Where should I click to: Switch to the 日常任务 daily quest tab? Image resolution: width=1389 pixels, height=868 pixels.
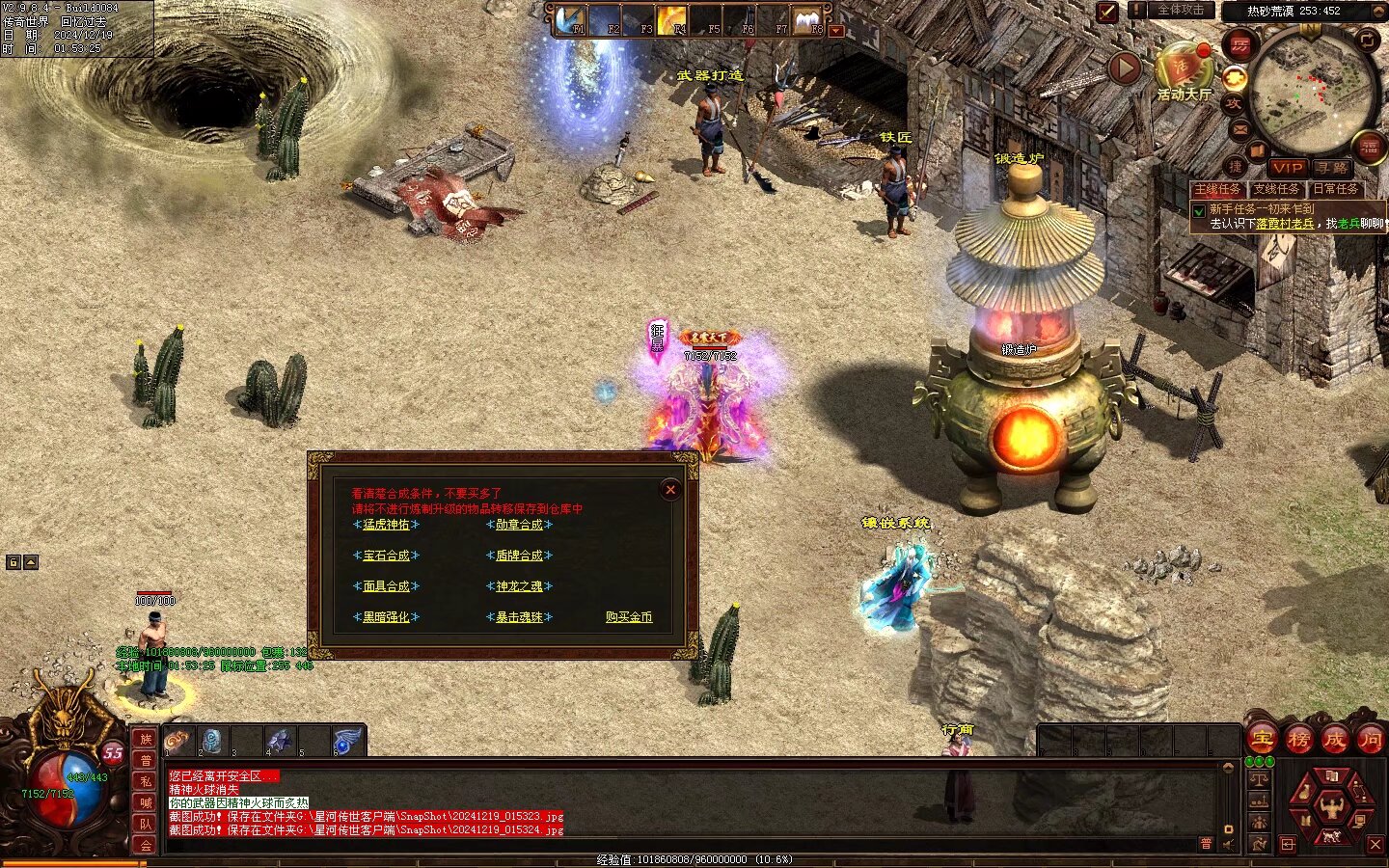[x=1336, y=189]
